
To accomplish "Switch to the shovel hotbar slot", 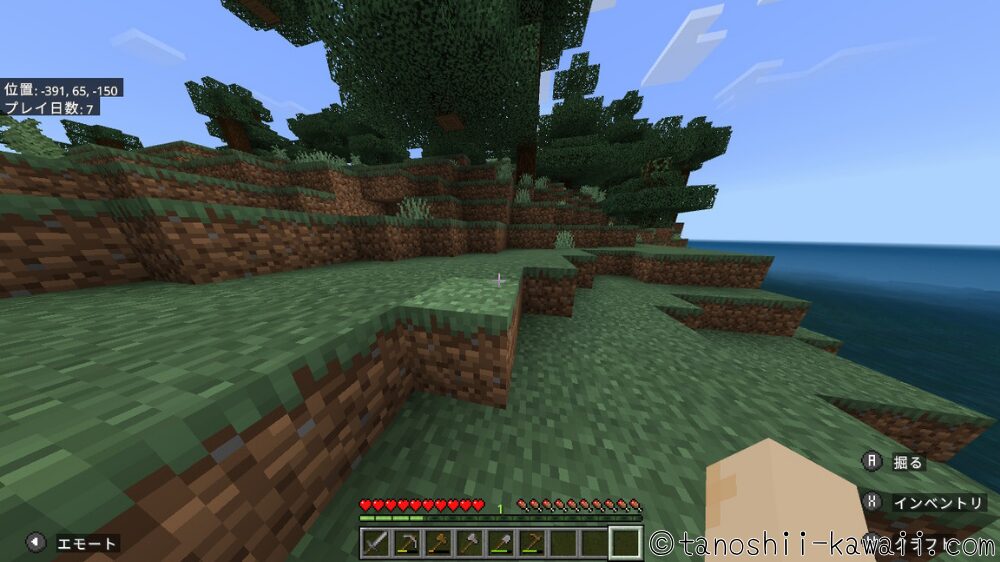I will (500, 543).
